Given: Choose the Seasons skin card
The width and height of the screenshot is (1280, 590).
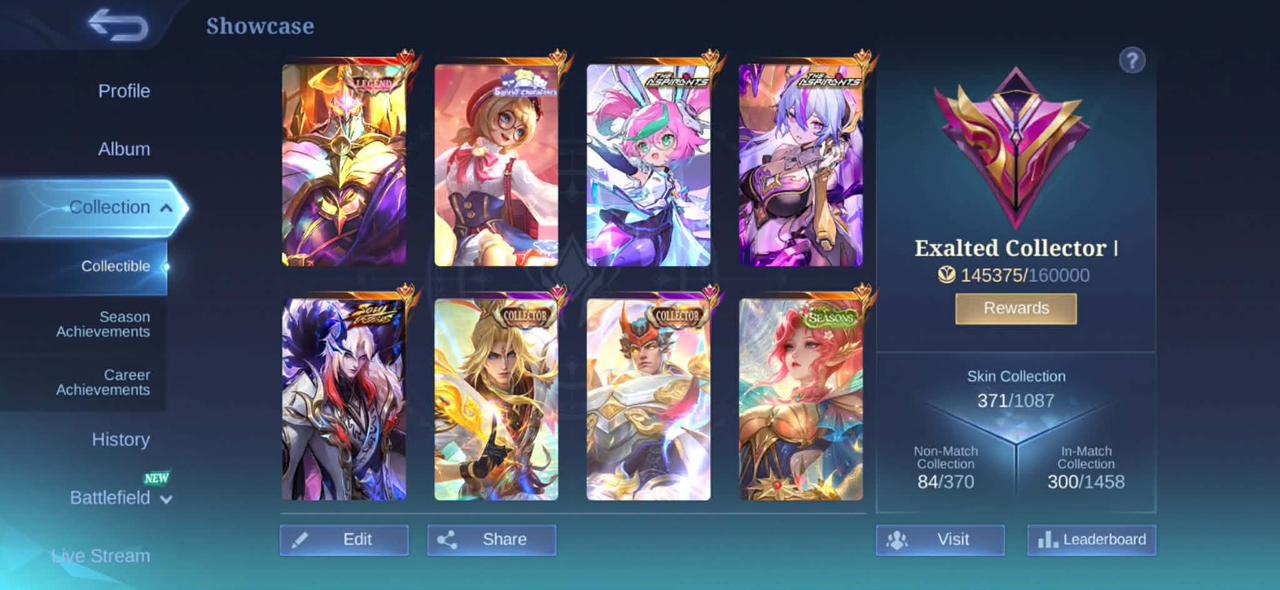Looking at the screenshot, I should point(800,399).
